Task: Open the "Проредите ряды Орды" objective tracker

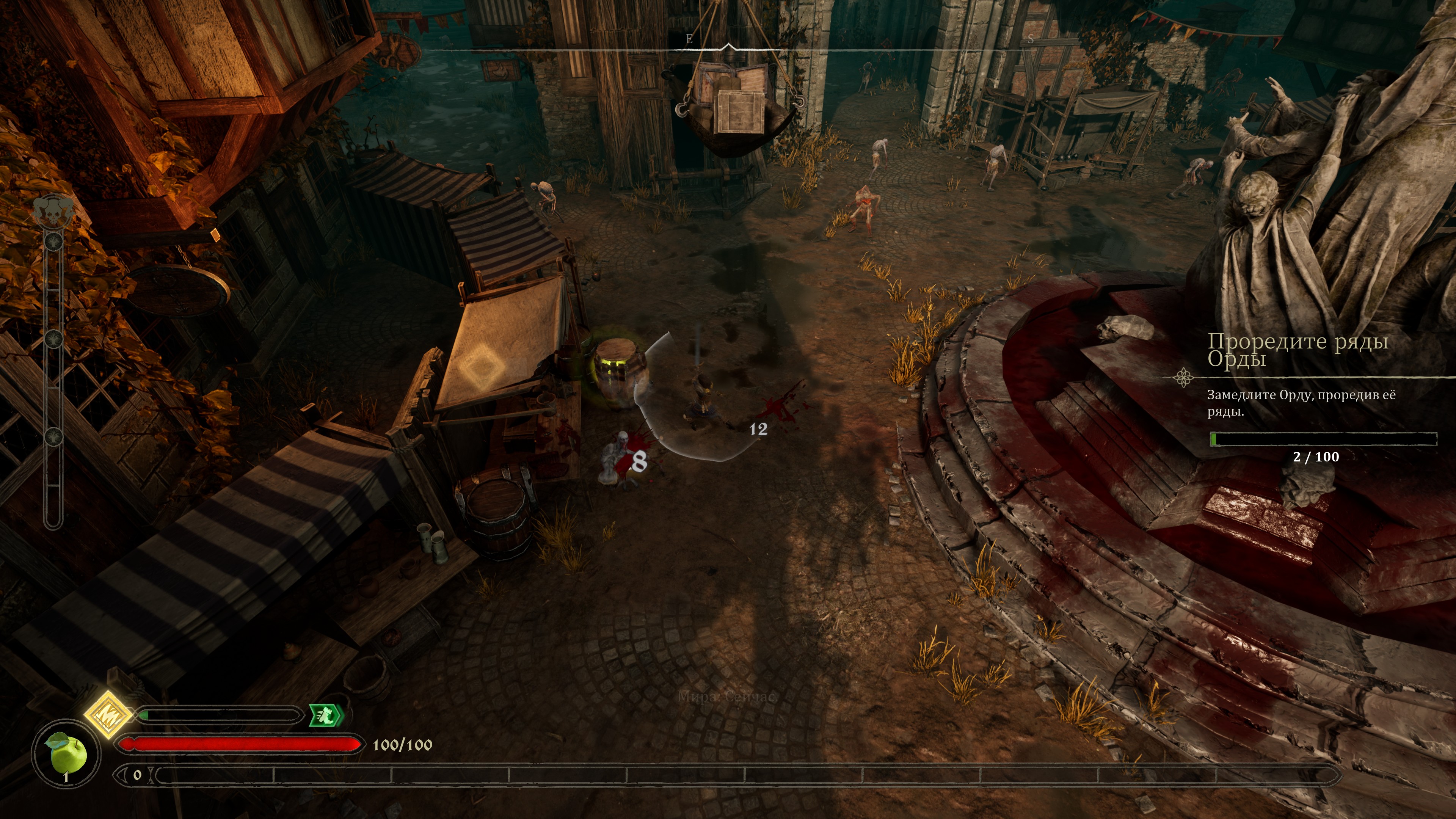Action: point(1298,350)
